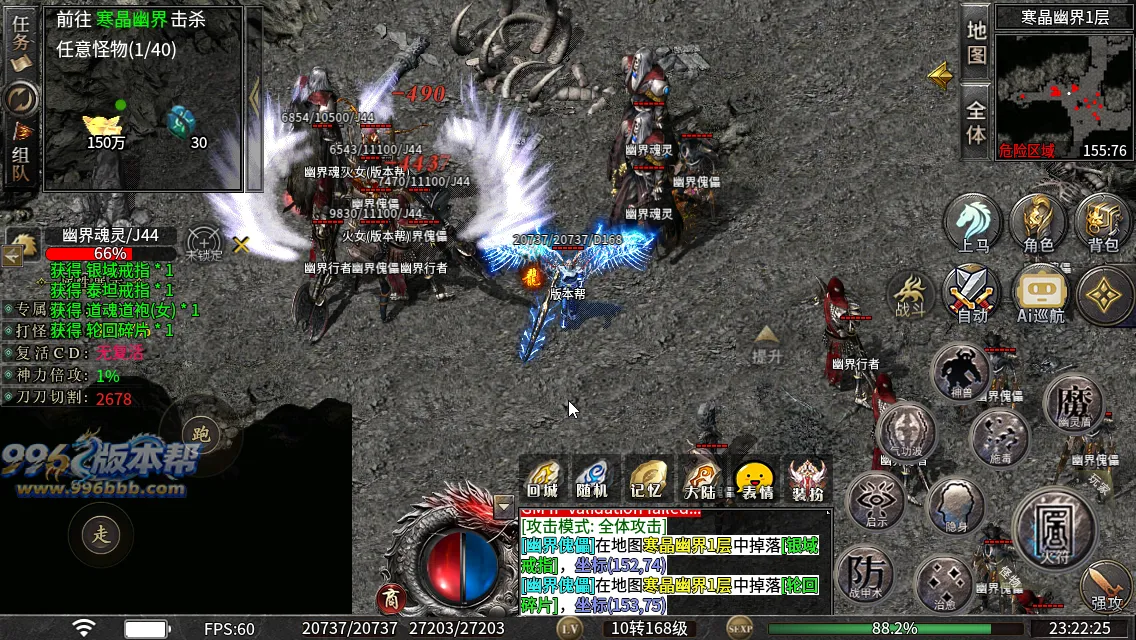Toggle 自动 auto-combat crossed swords
Image resolution: width=1136 pixels, height=640 pixels.
tap(972, 294)
